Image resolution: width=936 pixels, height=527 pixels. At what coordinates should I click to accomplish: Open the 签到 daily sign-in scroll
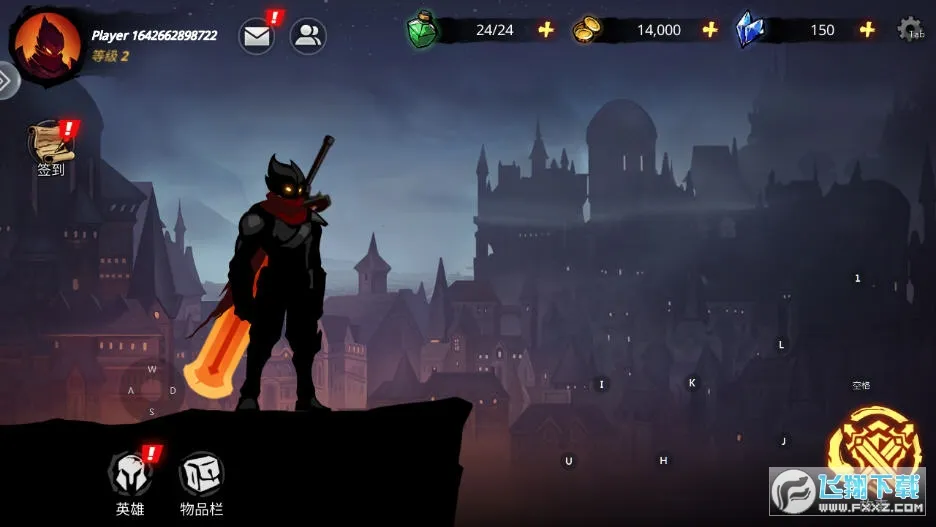pos(50,144)
